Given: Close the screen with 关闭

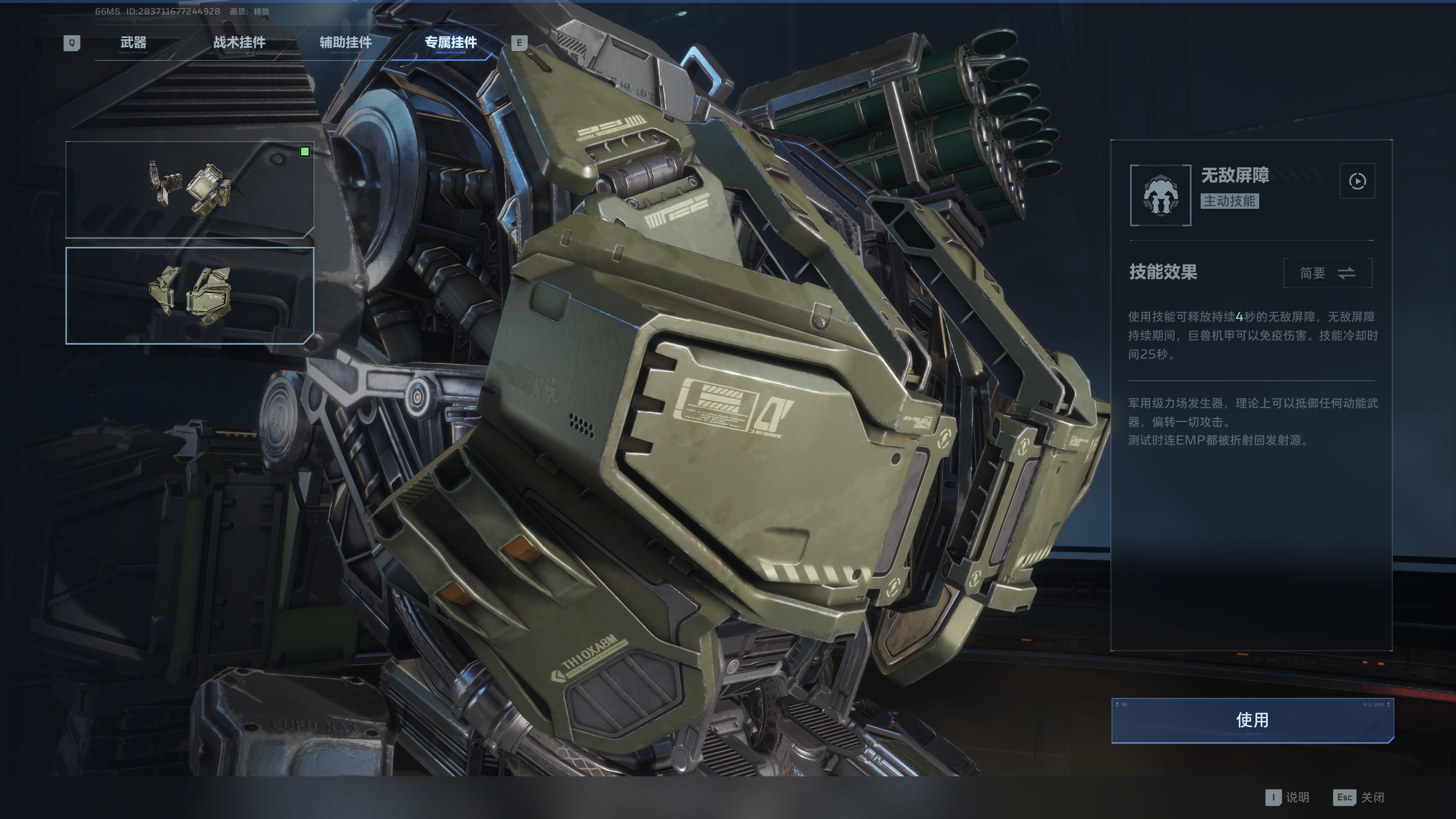Looking at the screenshot, I should tap(1359, 797).
